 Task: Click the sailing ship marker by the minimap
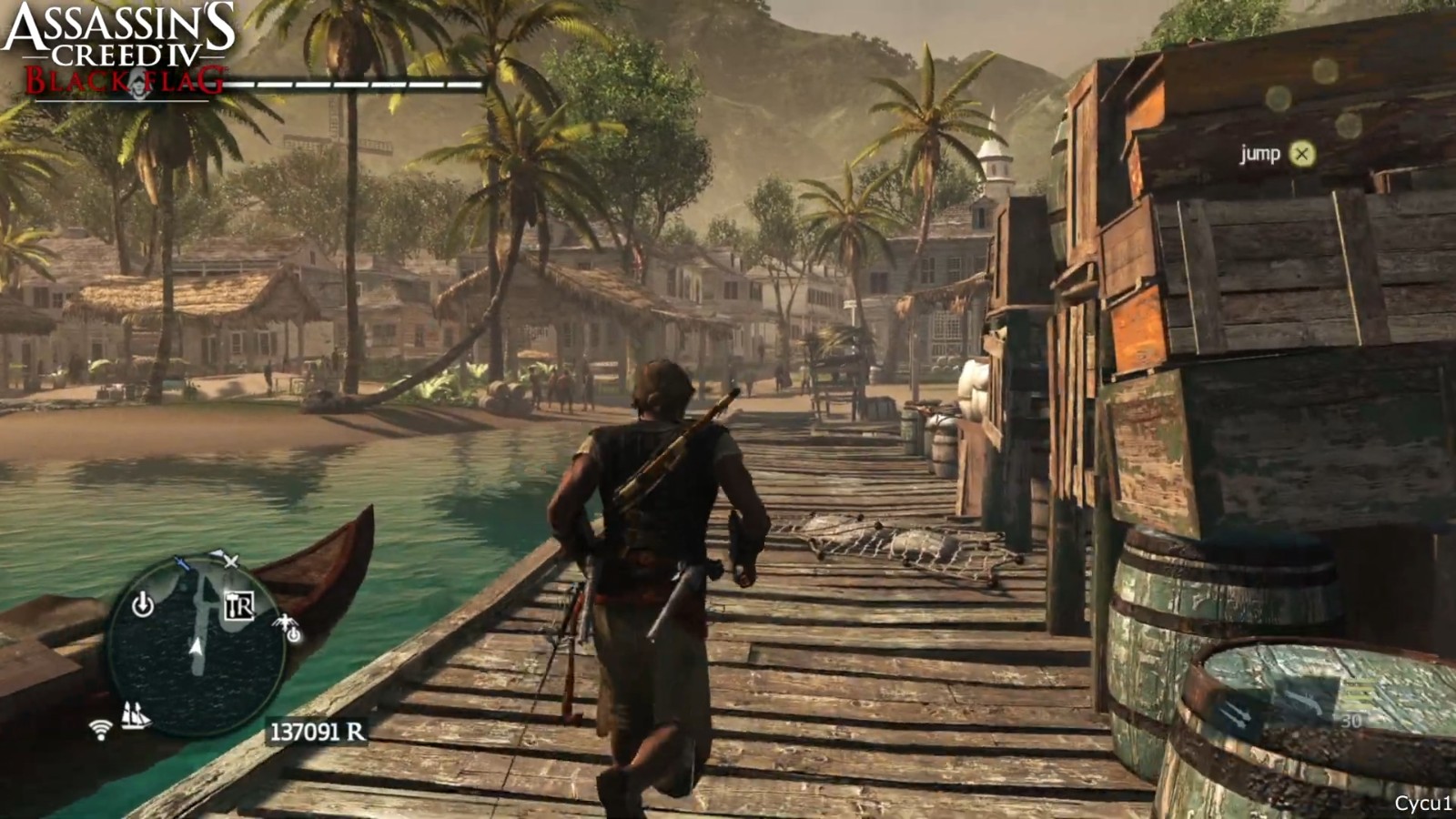[135, 715]
